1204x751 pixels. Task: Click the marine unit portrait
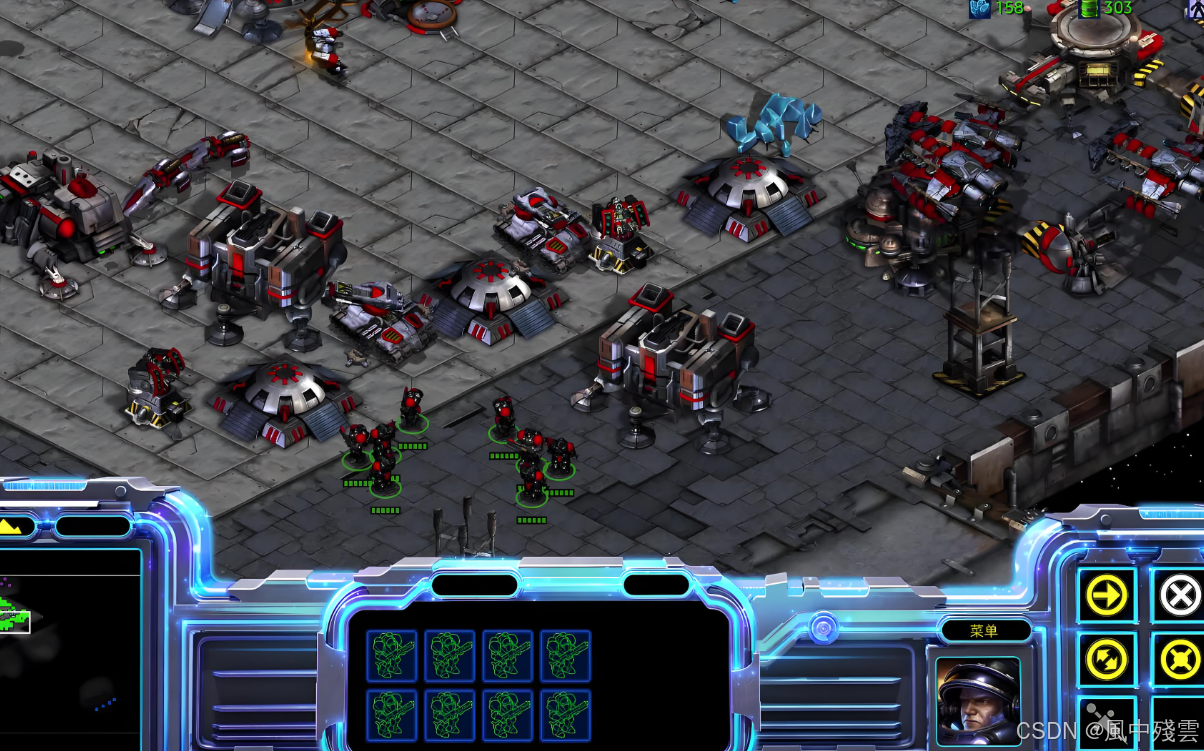tap(978, 700)
